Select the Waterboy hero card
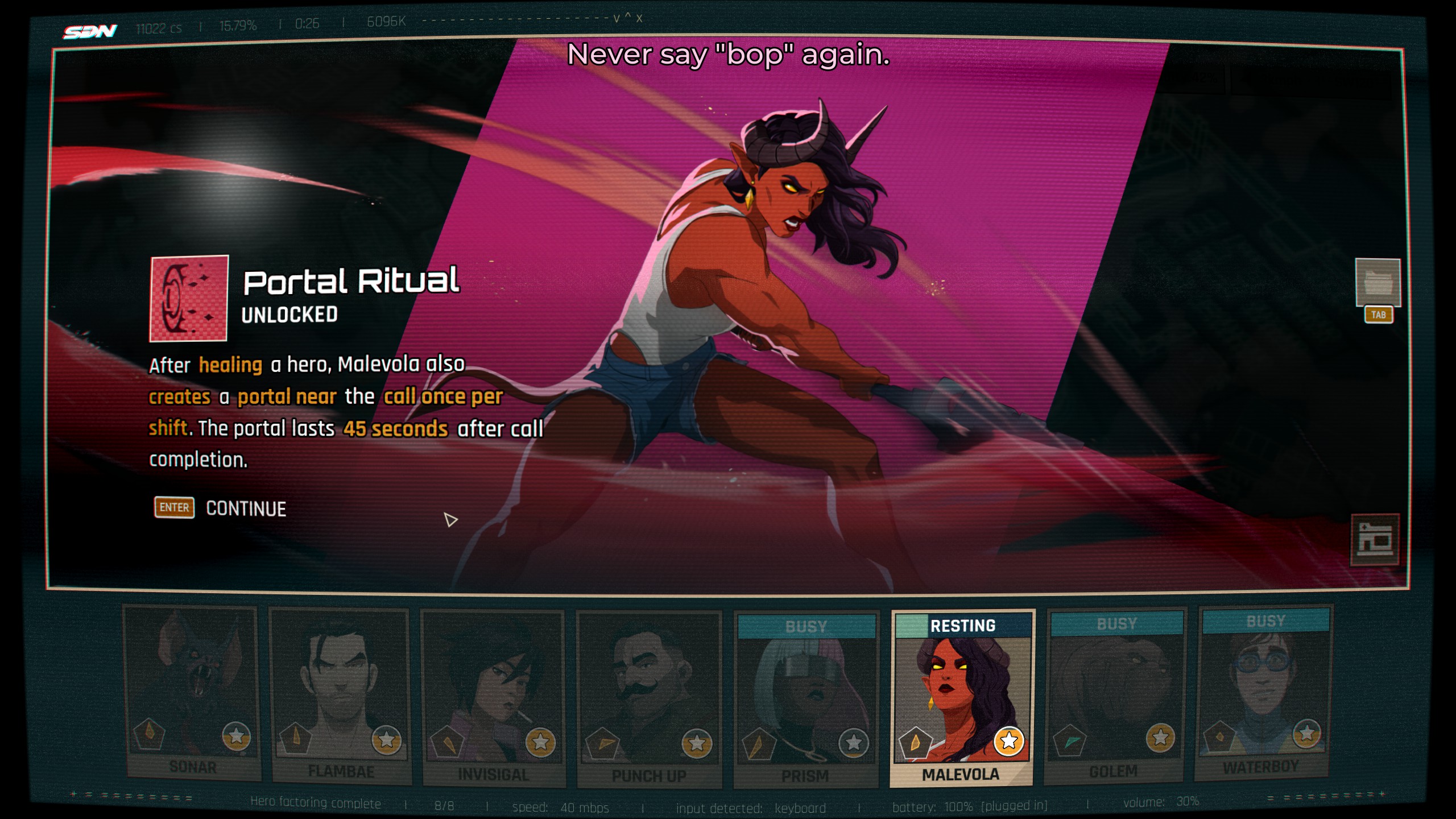1456x819 pixels. coord(1264,692)
